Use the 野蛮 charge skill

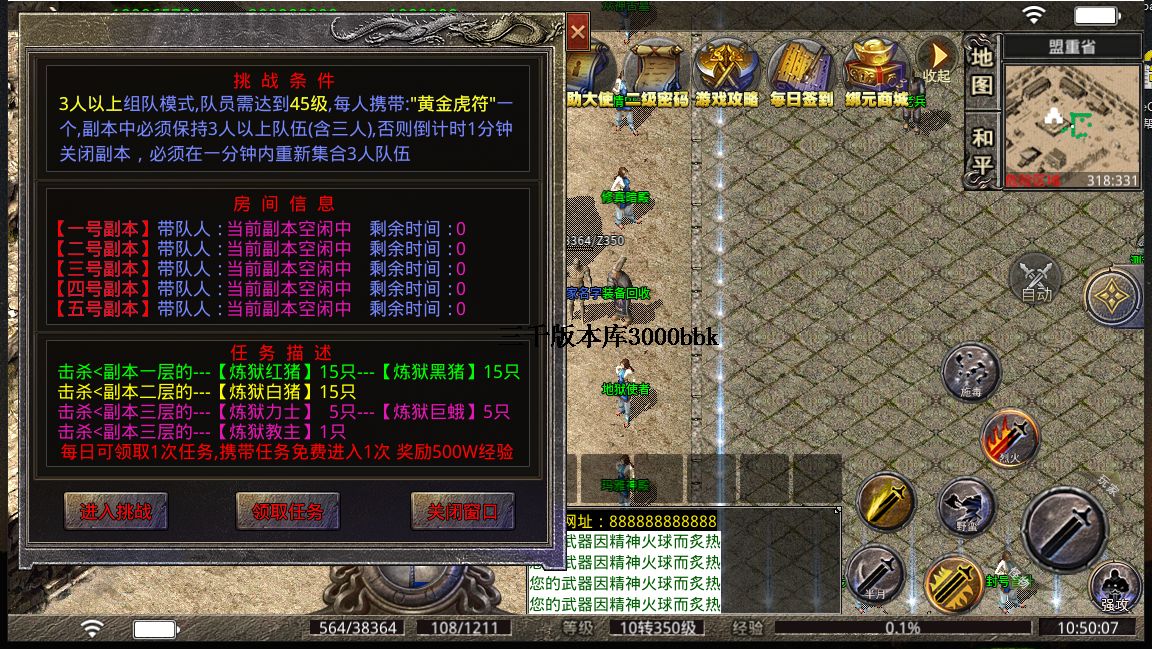tap(965, 505)
